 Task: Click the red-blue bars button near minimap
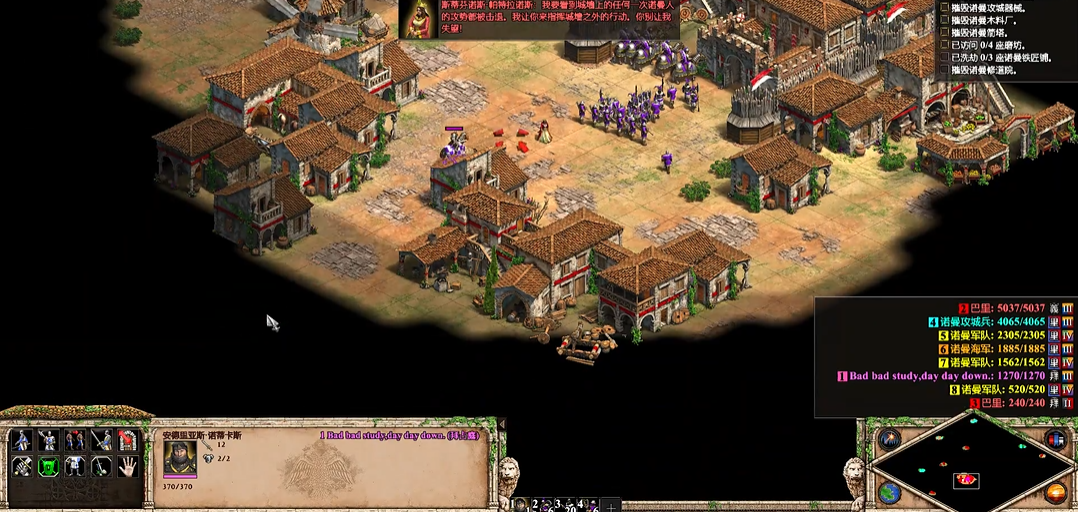coord(1054,440)
